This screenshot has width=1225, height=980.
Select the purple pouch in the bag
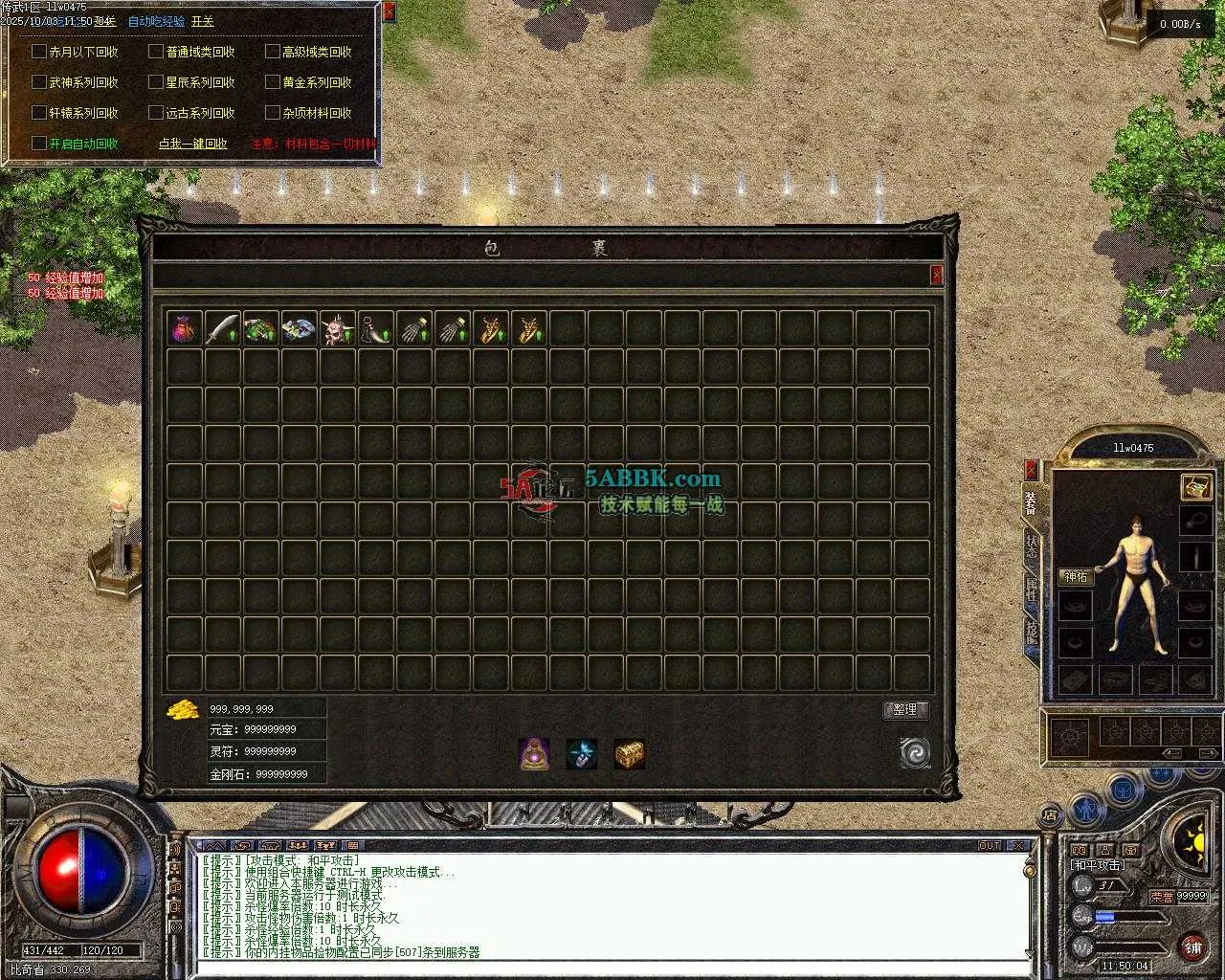184,328
